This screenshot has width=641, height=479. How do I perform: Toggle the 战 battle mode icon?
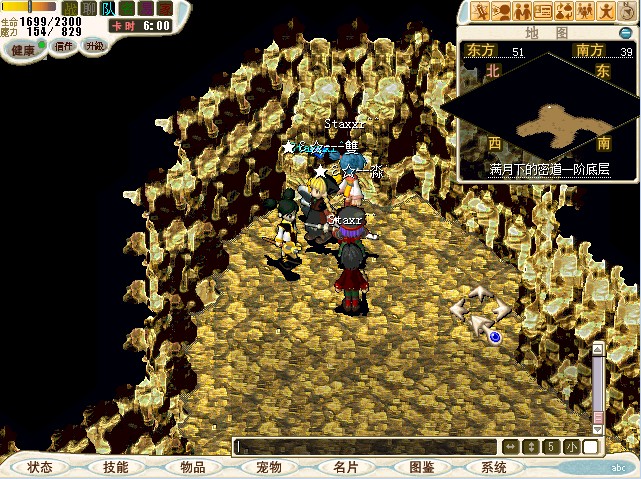click(x=70, y=8)
